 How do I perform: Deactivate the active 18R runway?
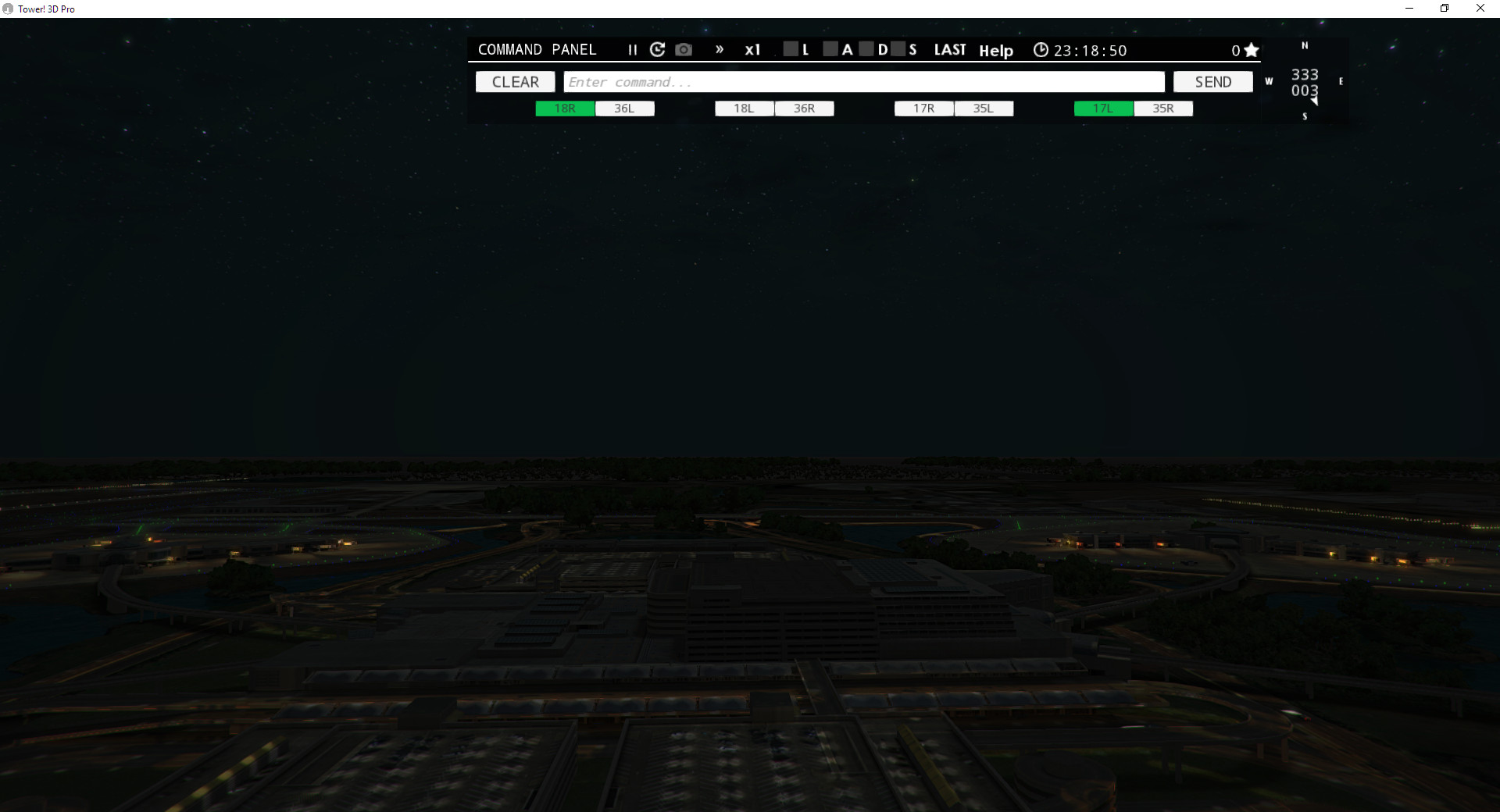pos(564,109)
